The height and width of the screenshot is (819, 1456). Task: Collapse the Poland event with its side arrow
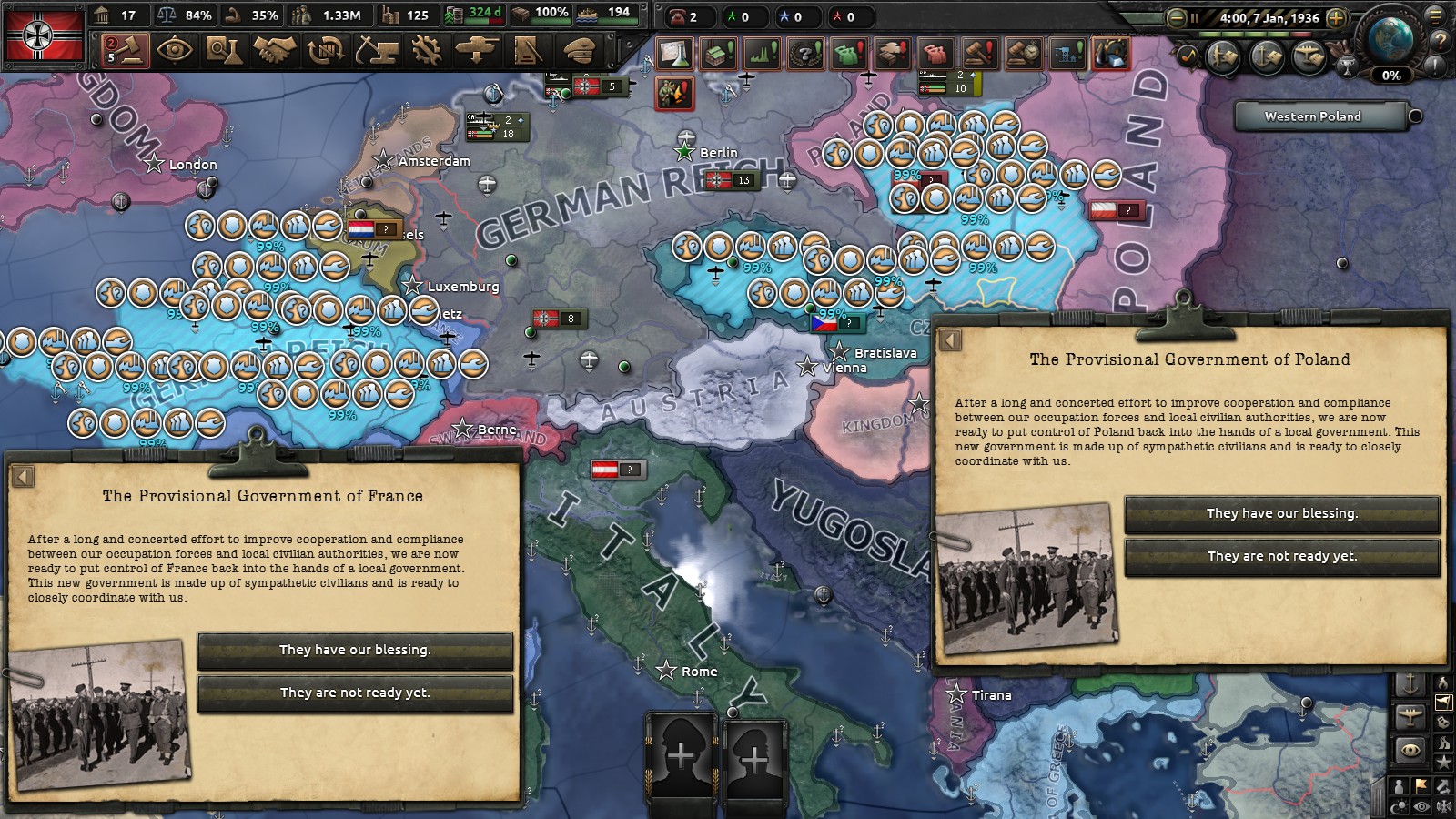(949, 339)
